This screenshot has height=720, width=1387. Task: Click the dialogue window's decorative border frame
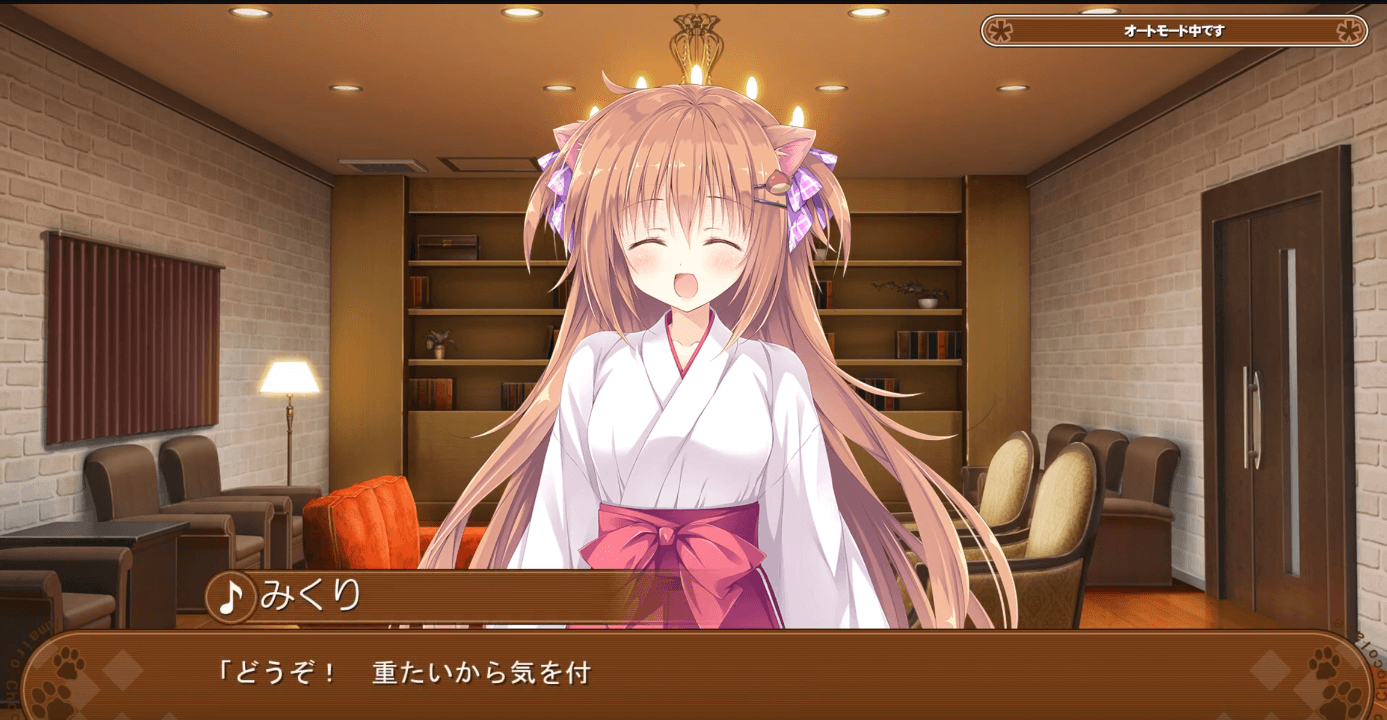(694, 640)
